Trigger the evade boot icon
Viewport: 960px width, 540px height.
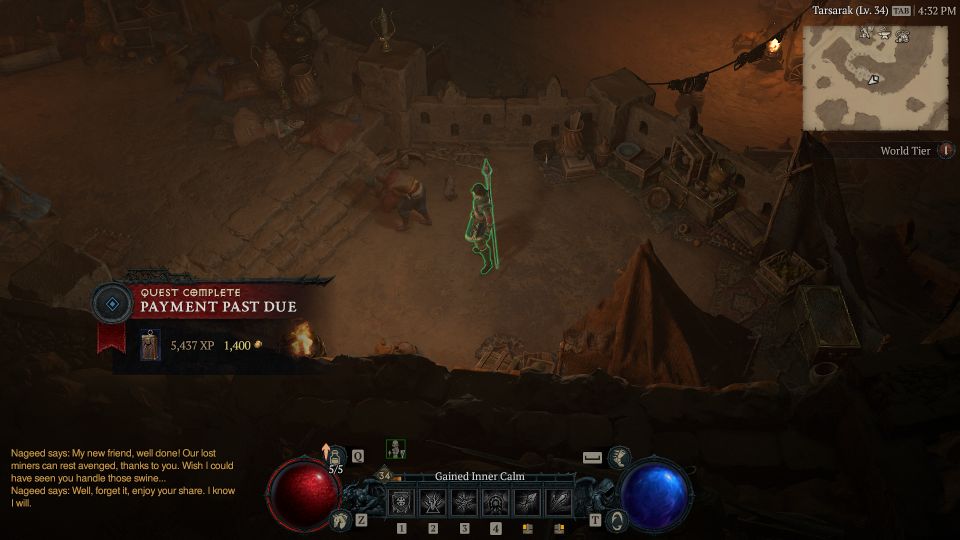pyautogui.click(x=619, y=457)
